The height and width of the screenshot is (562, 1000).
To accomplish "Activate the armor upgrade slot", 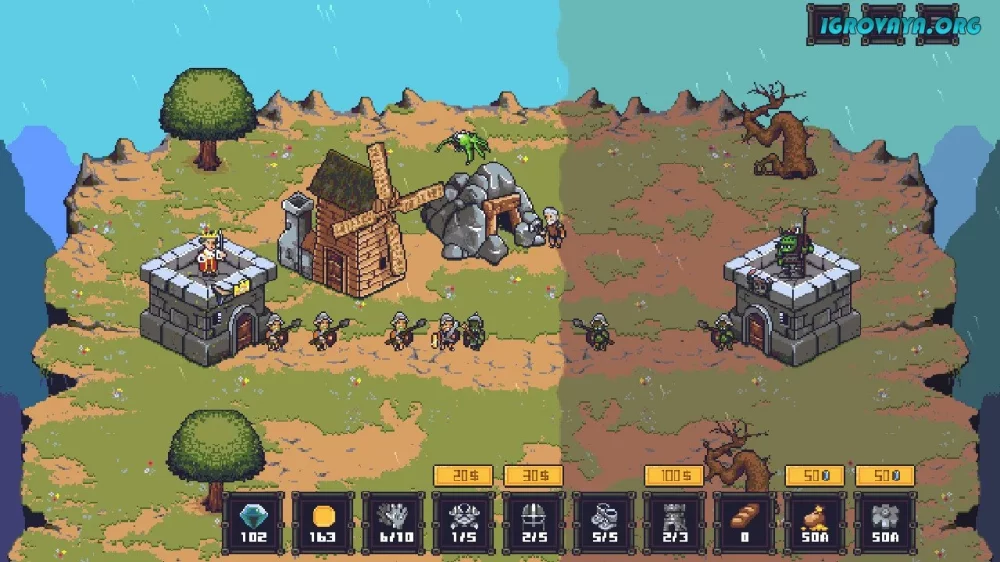I will 884,522.
